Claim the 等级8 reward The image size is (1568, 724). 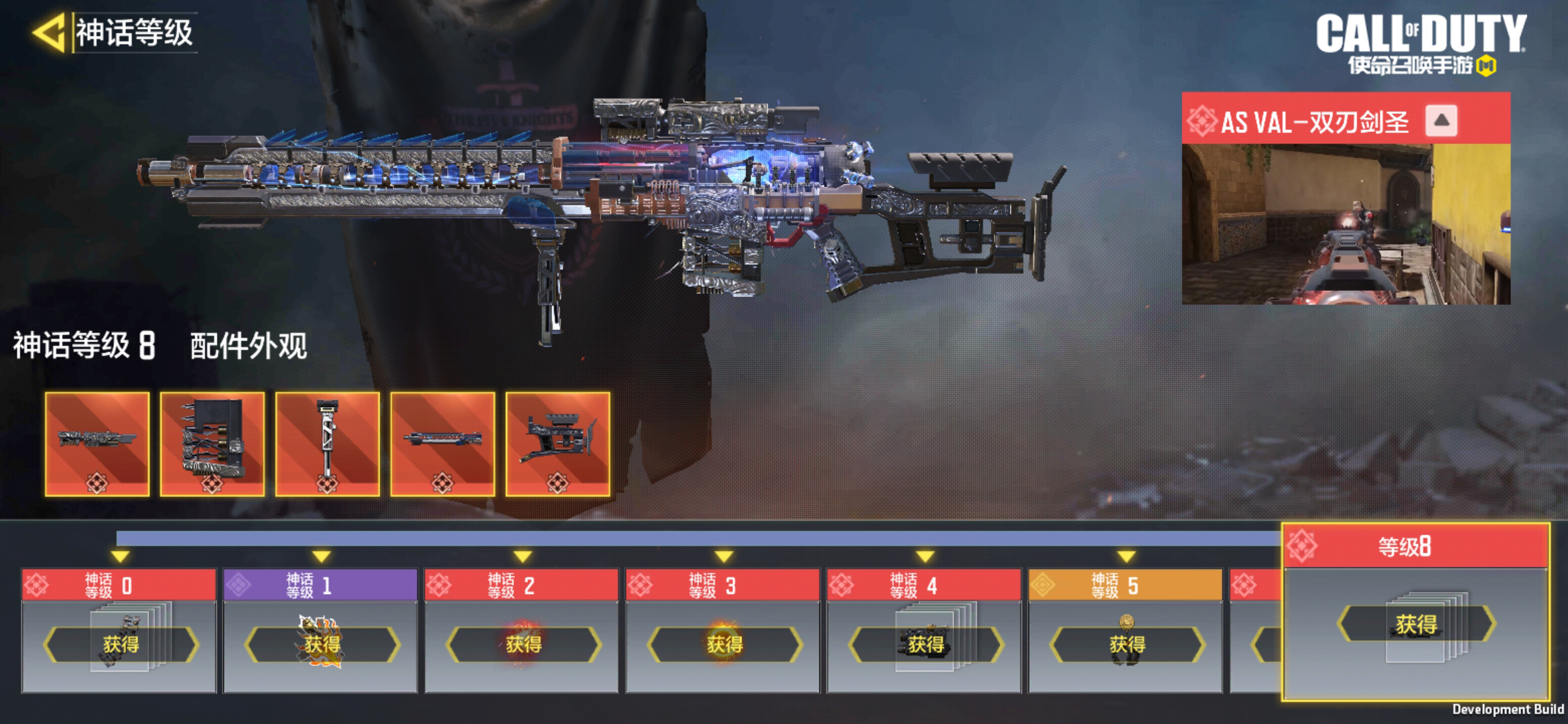pos(1416,624)
